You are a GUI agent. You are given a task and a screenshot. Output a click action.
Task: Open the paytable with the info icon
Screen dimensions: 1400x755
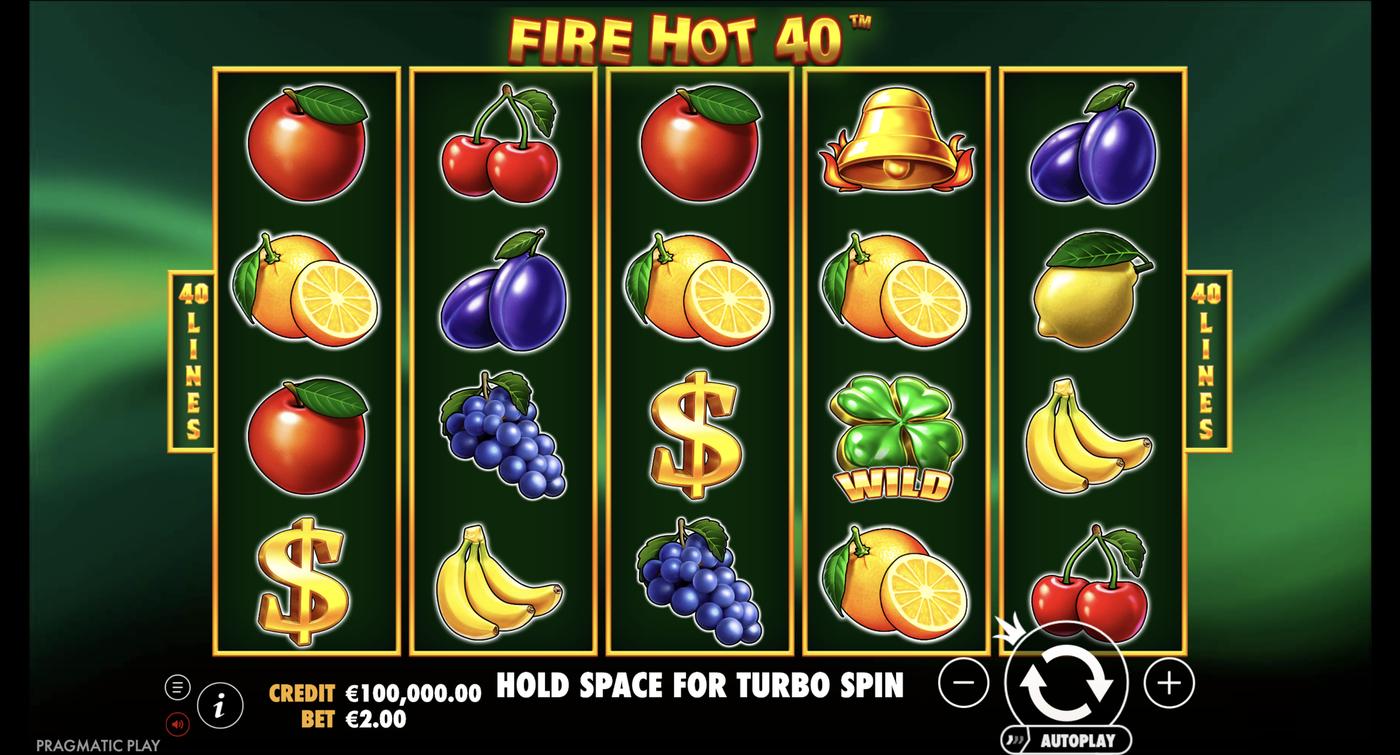pos(218,706)
